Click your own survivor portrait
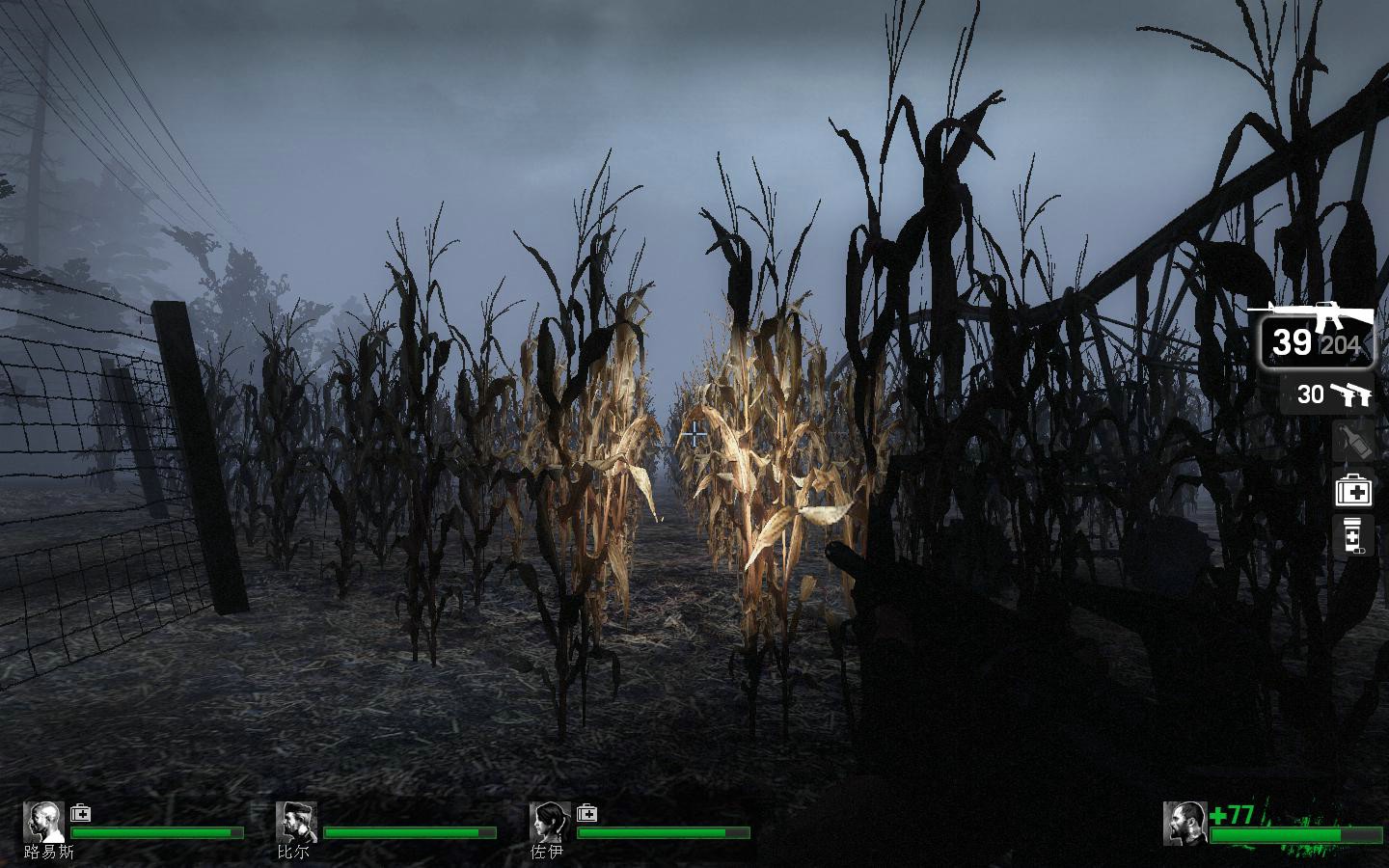Image resolution: width=1389 pixels, height=868 pixels. pyautogui.click(x=1185, y=823)
